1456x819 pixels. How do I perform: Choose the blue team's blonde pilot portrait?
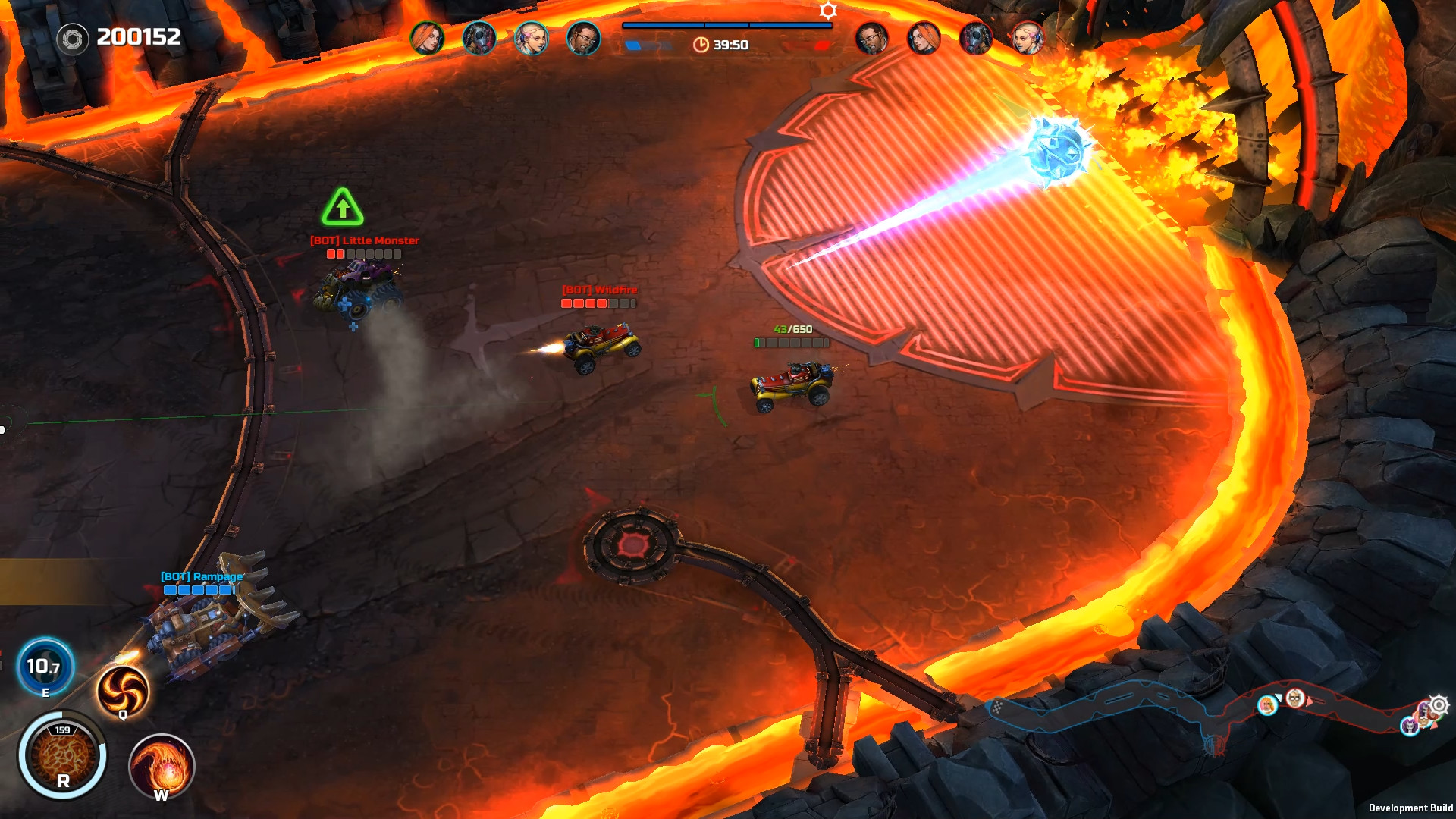(x=531, y=38)
